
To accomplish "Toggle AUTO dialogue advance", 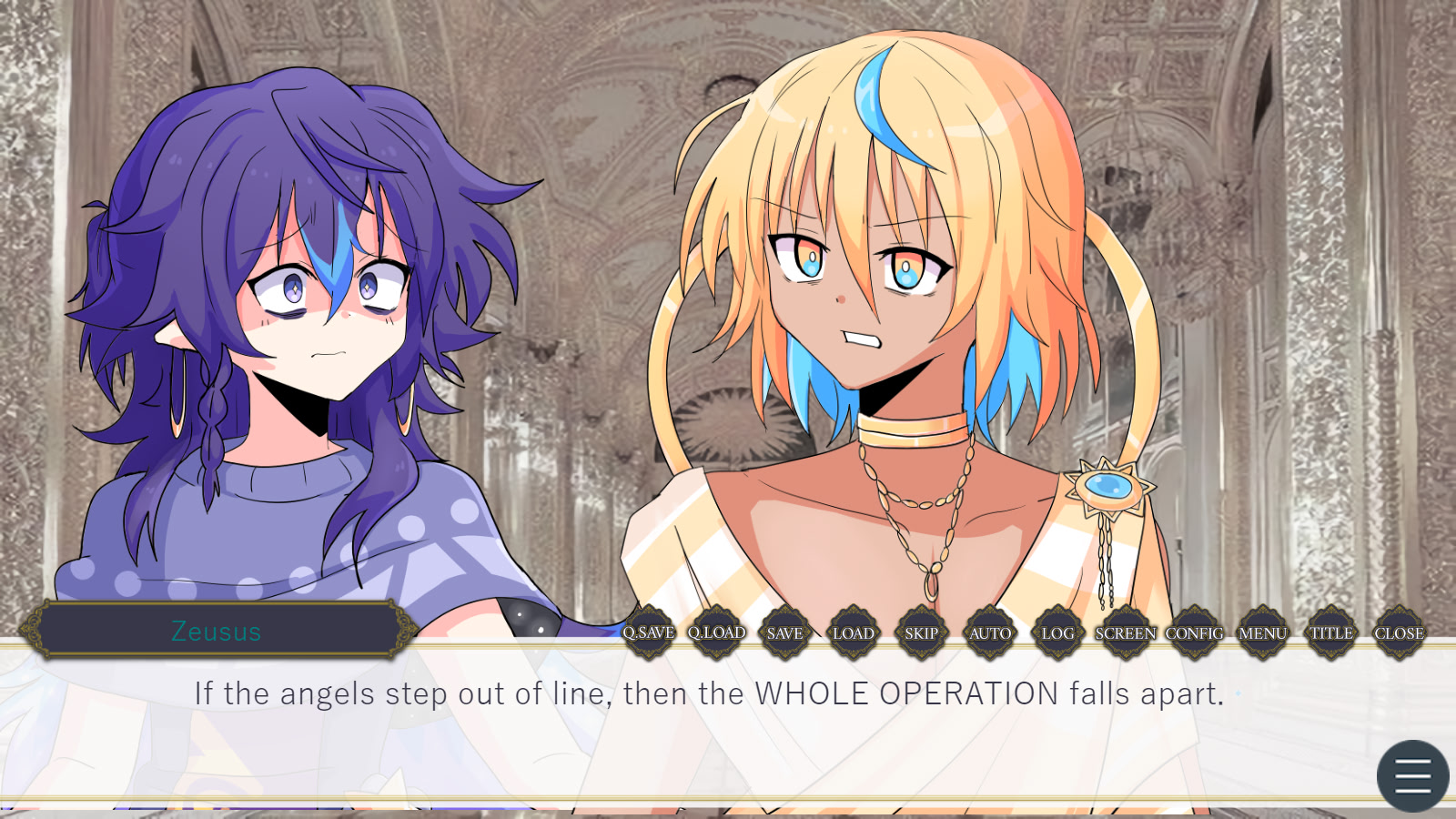I will coord(990,632).
